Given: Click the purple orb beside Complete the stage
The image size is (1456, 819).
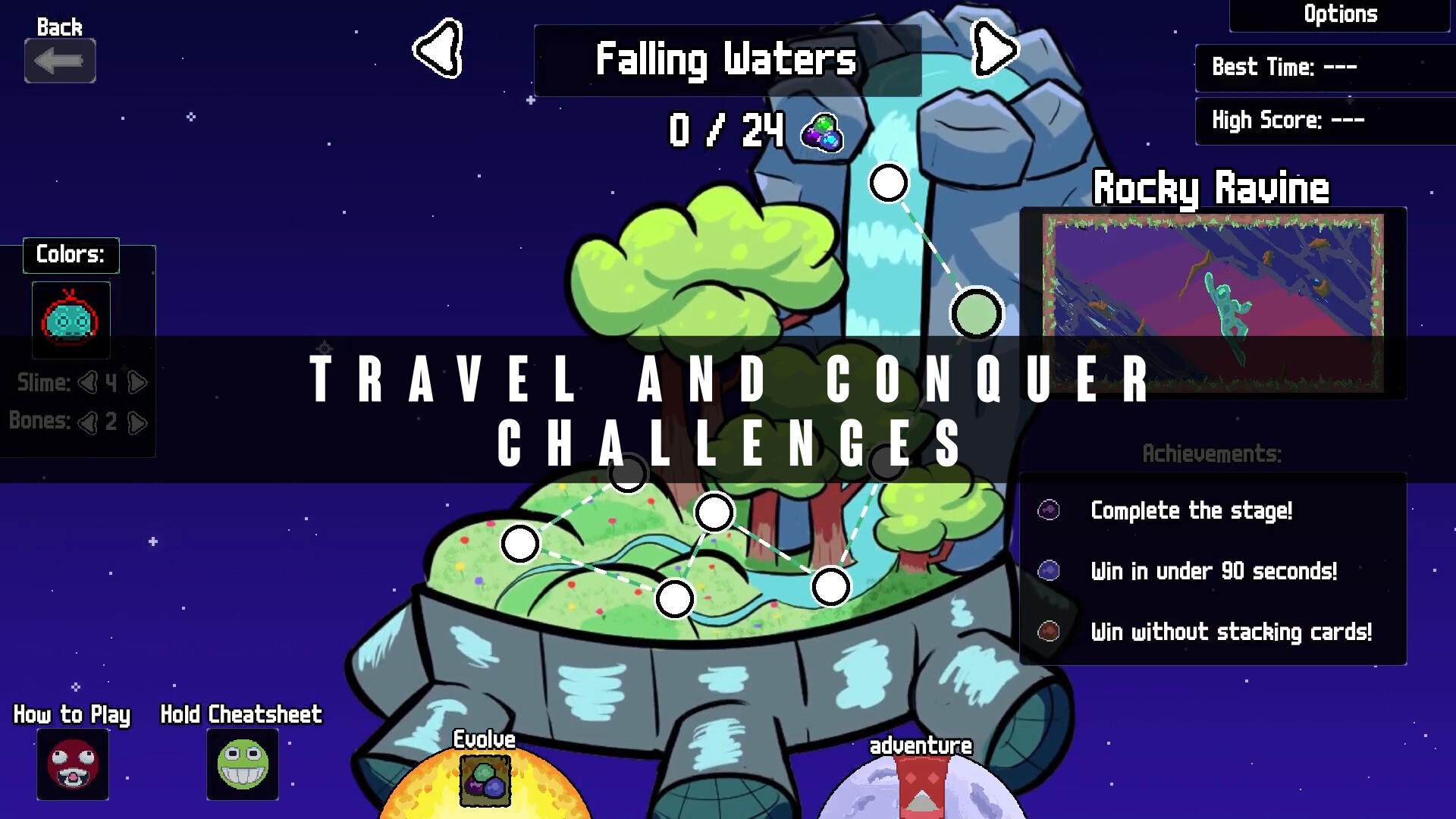Looking at the screenshot, I should 1048,510.
